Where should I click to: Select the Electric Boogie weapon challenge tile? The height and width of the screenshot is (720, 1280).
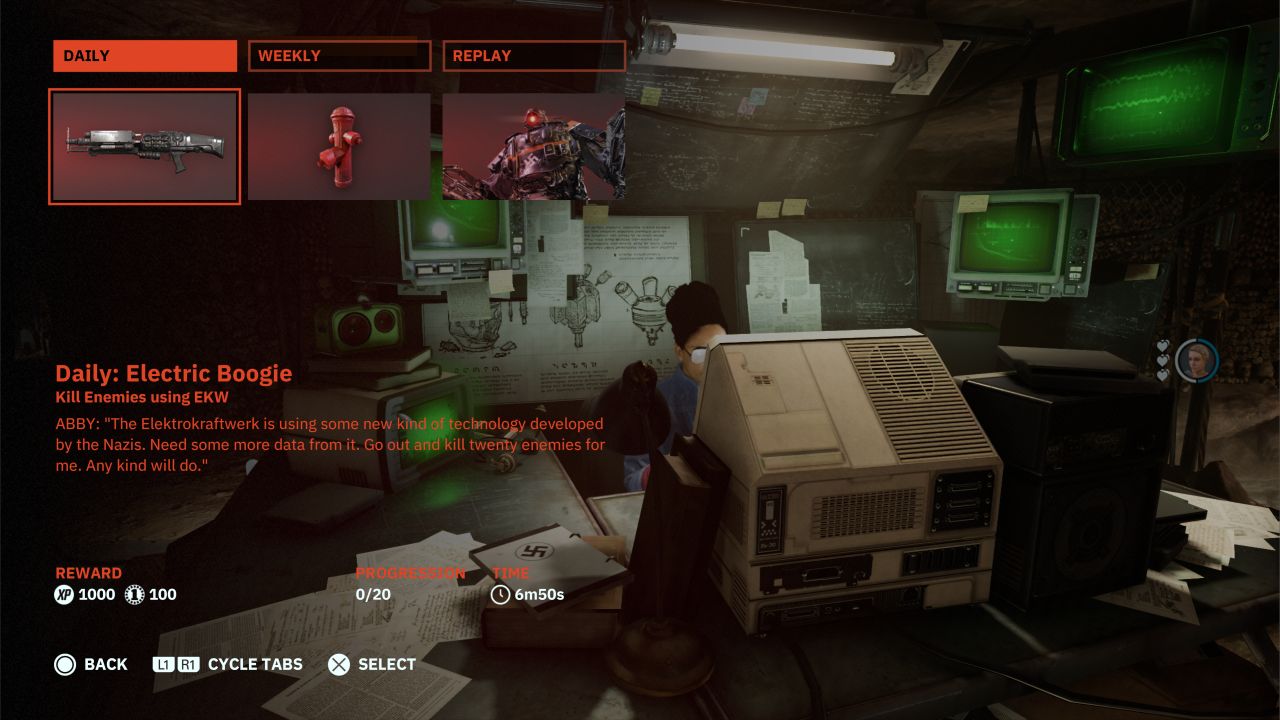(145, 146)
